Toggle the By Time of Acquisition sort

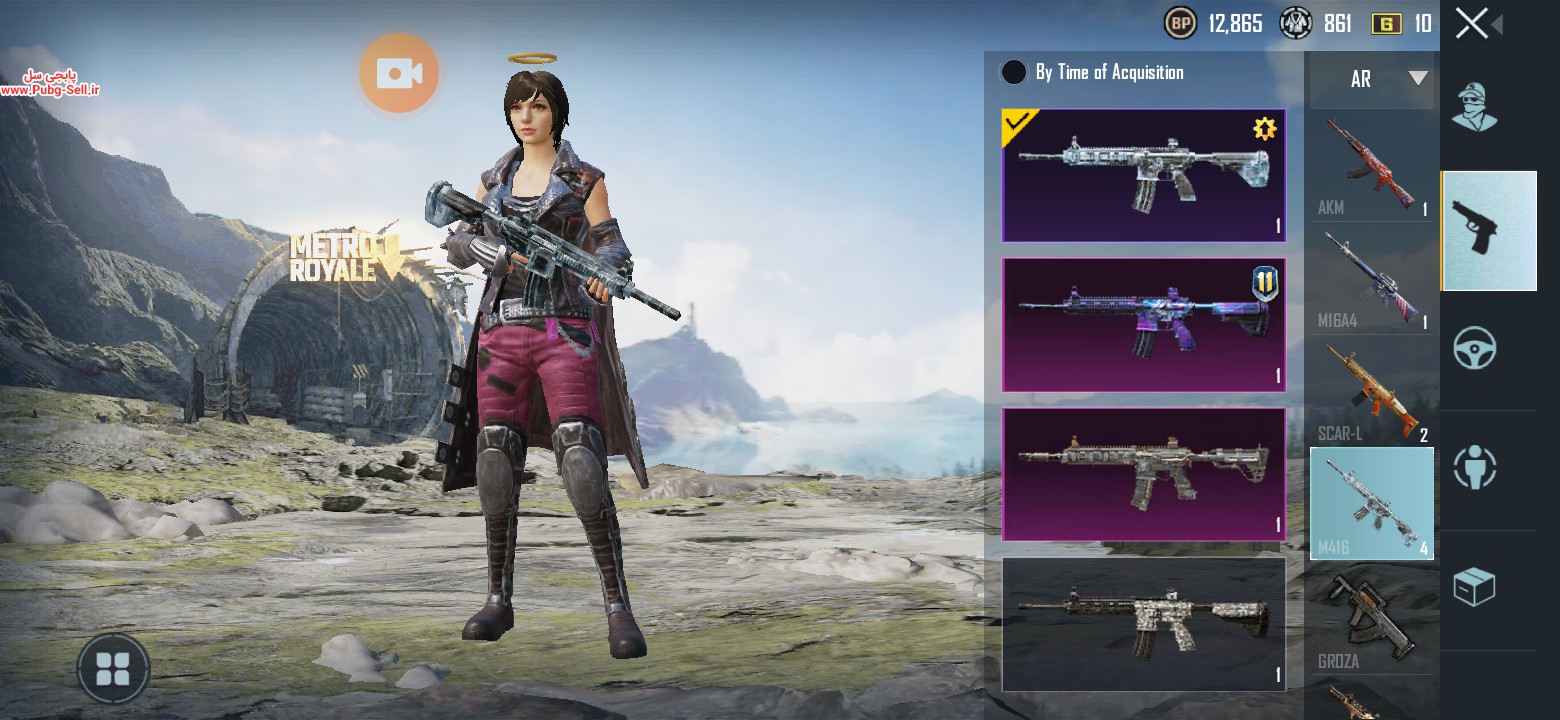tap(1014, 72)
